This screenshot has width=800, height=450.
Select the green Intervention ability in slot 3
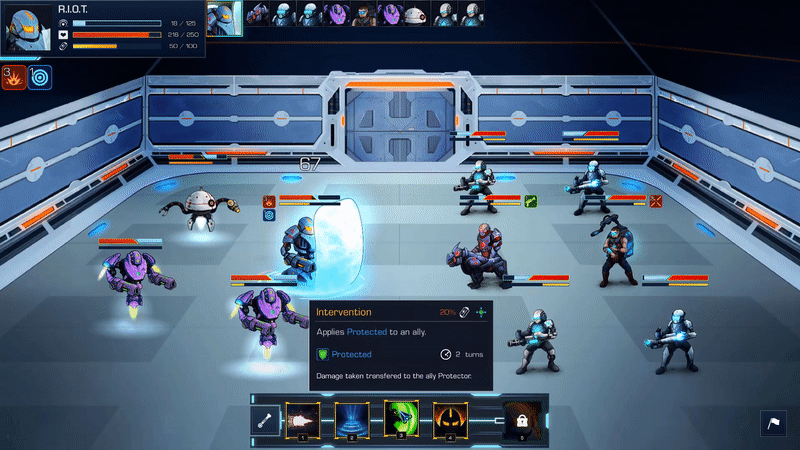click(x=400, y=419)
